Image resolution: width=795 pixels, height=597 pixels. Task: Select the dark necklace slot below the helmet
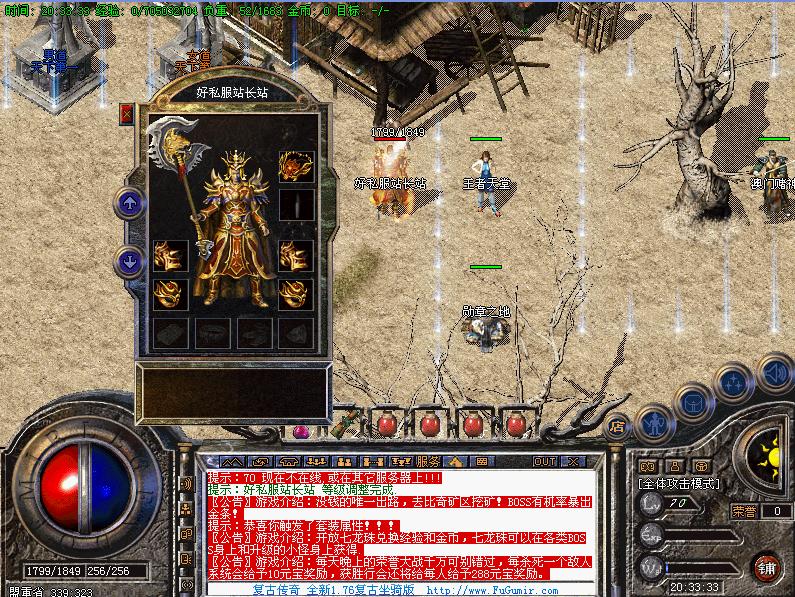click(x=296, y=204)
